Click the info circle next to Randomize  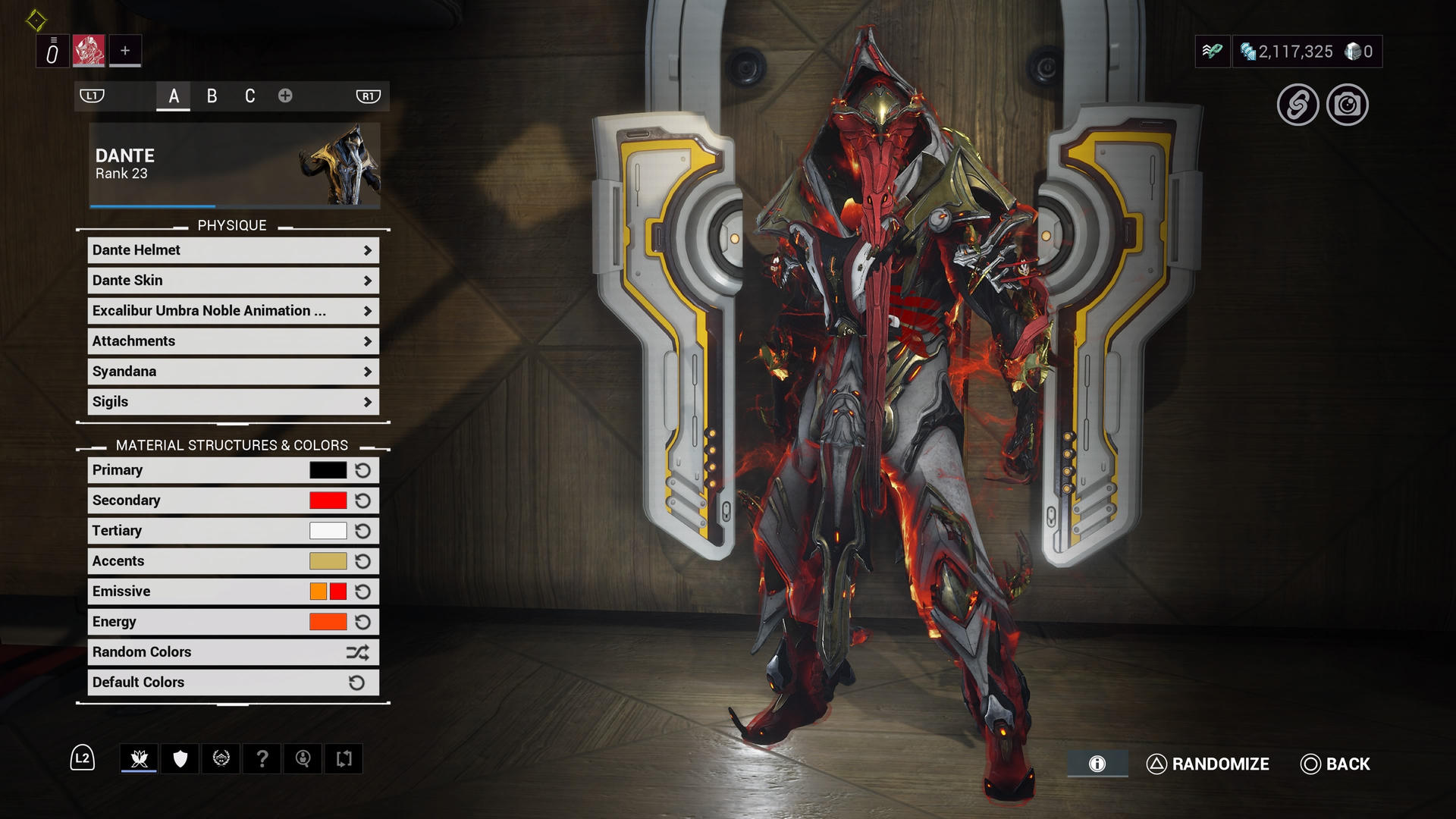(1096, 764)
